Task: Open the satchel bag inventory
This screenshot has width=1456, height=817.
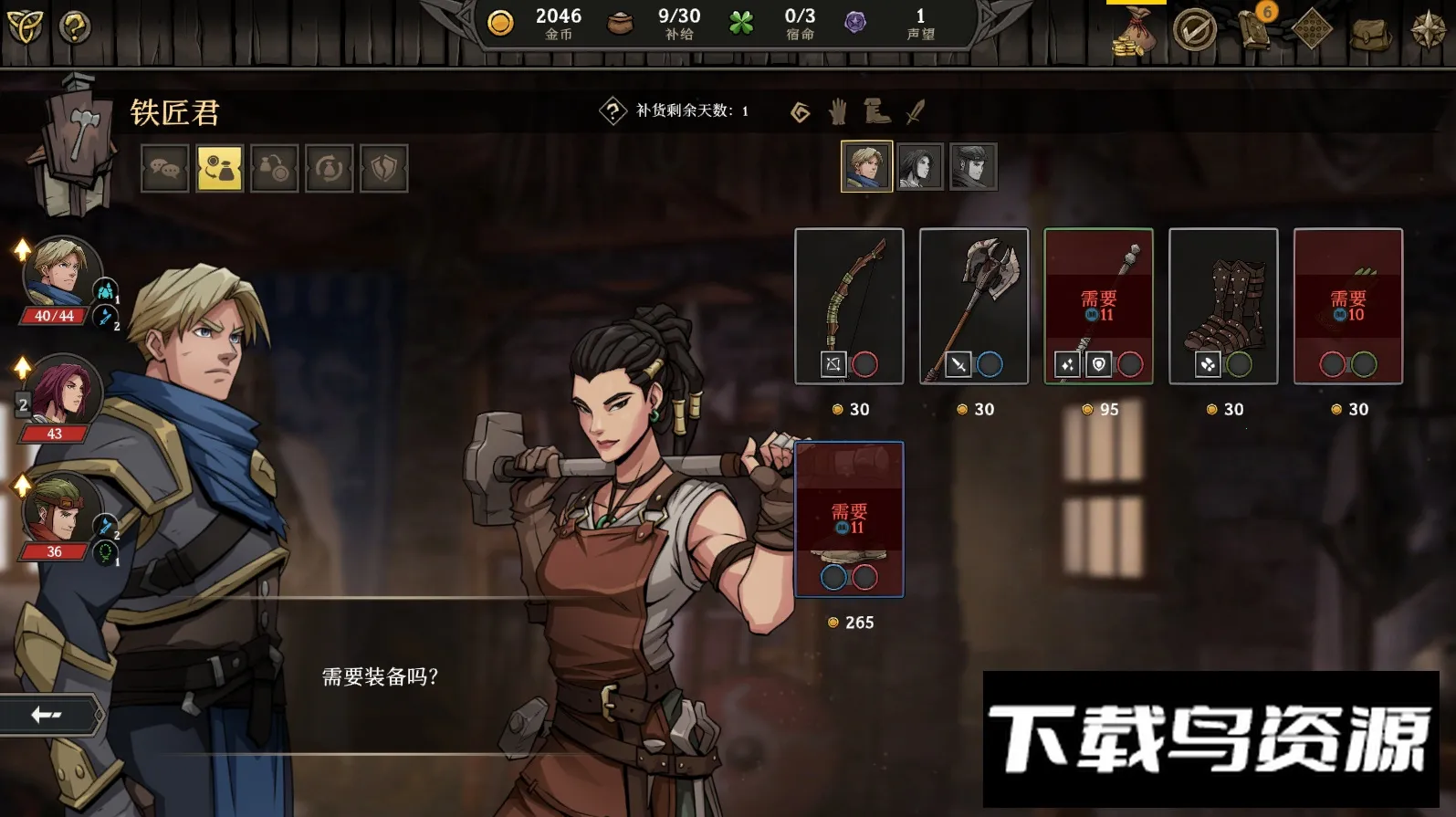Action: click(x=1370, y=32)
